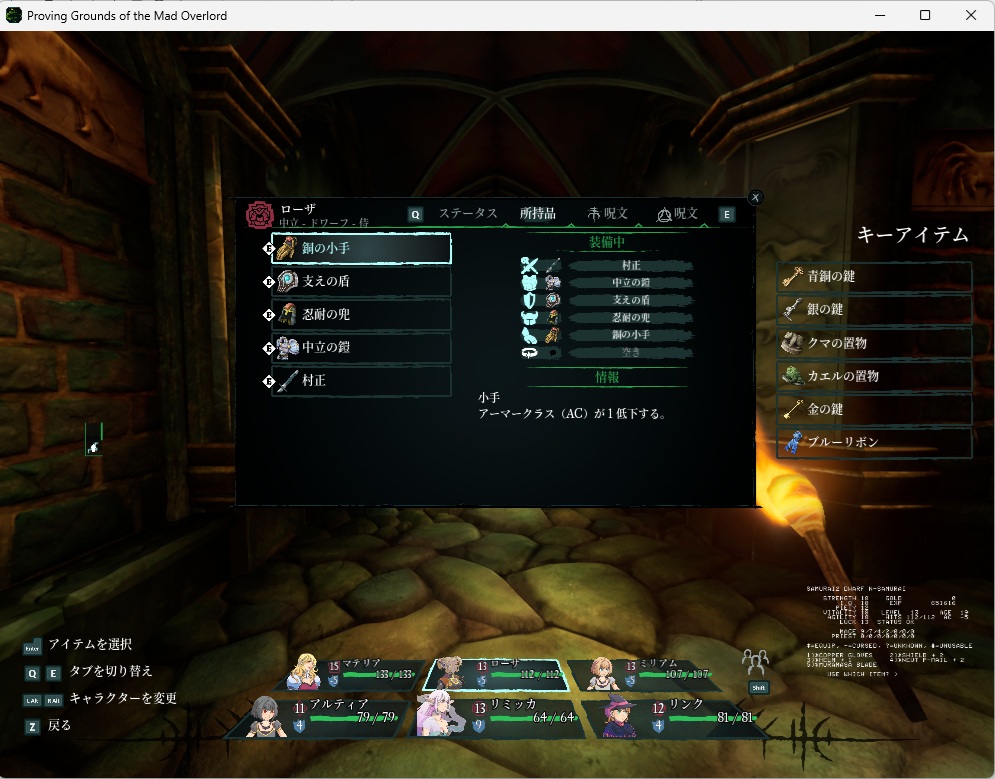Choose the 銀の鍵 key item

(874, 310)
